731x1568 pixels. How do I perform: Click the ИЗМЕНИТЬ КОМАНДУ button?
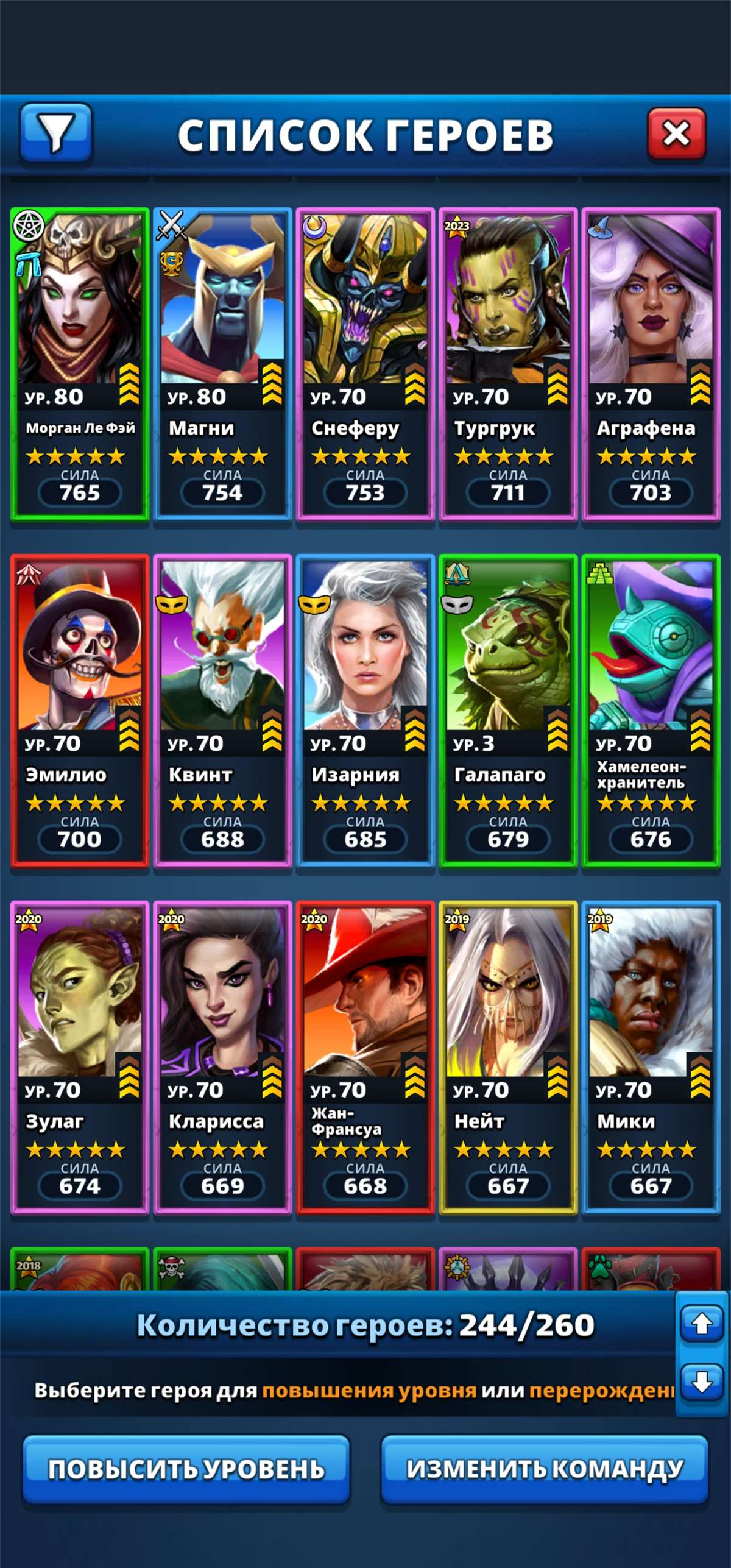point(545,1469)
